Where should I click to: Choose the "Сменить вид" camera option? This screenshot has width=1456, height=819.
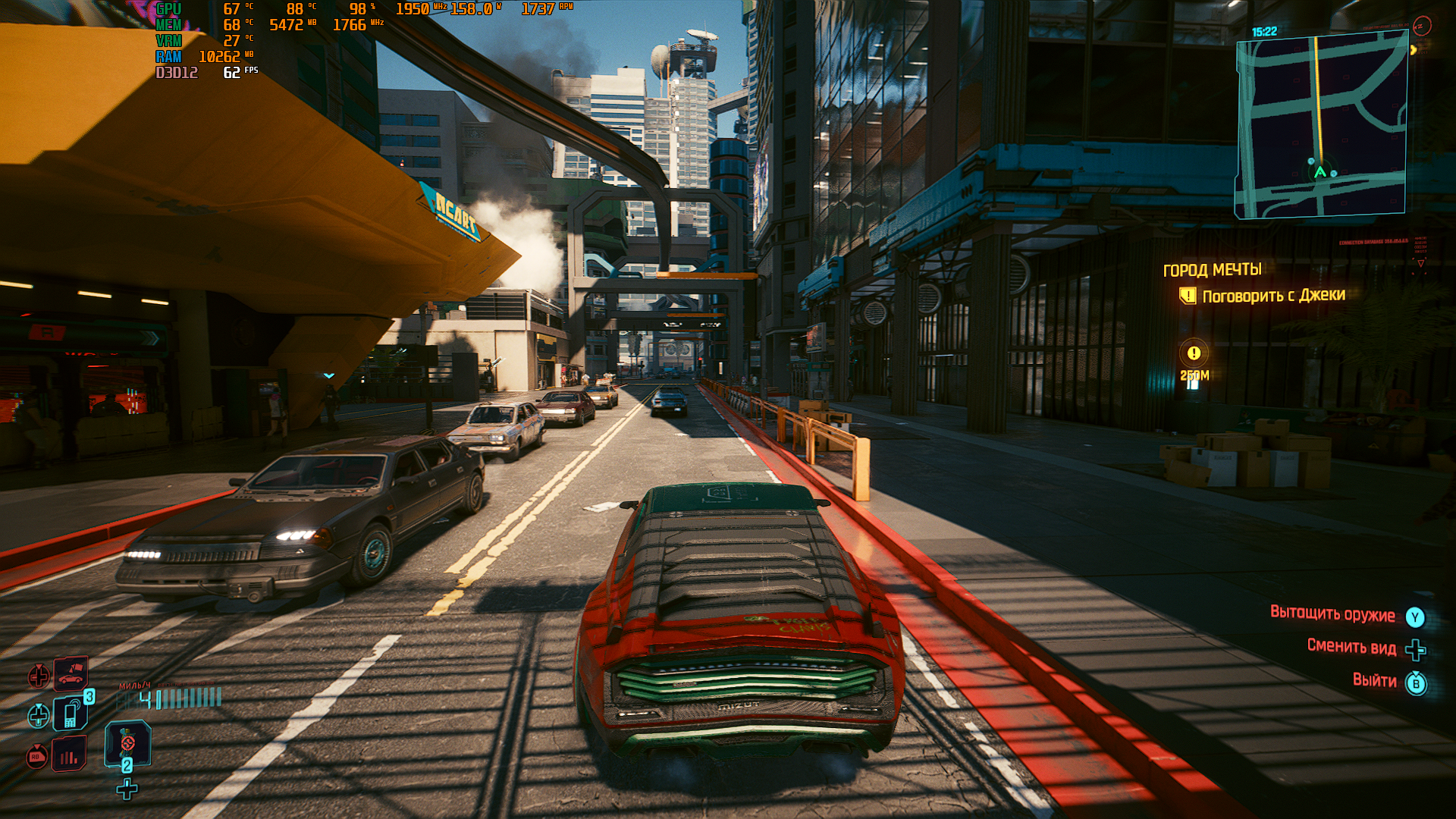tap(1351, 647)
